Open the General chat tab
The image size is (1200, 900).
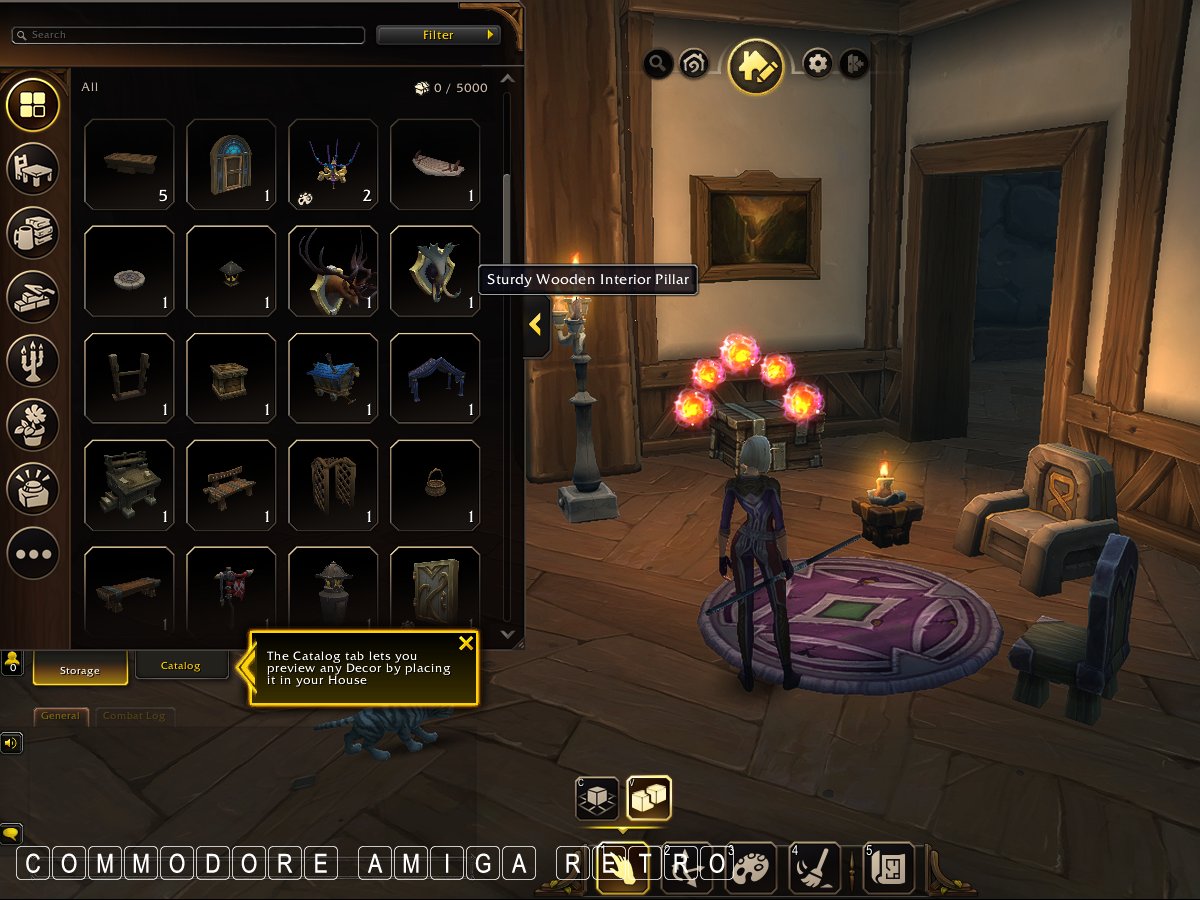[61, 716]
